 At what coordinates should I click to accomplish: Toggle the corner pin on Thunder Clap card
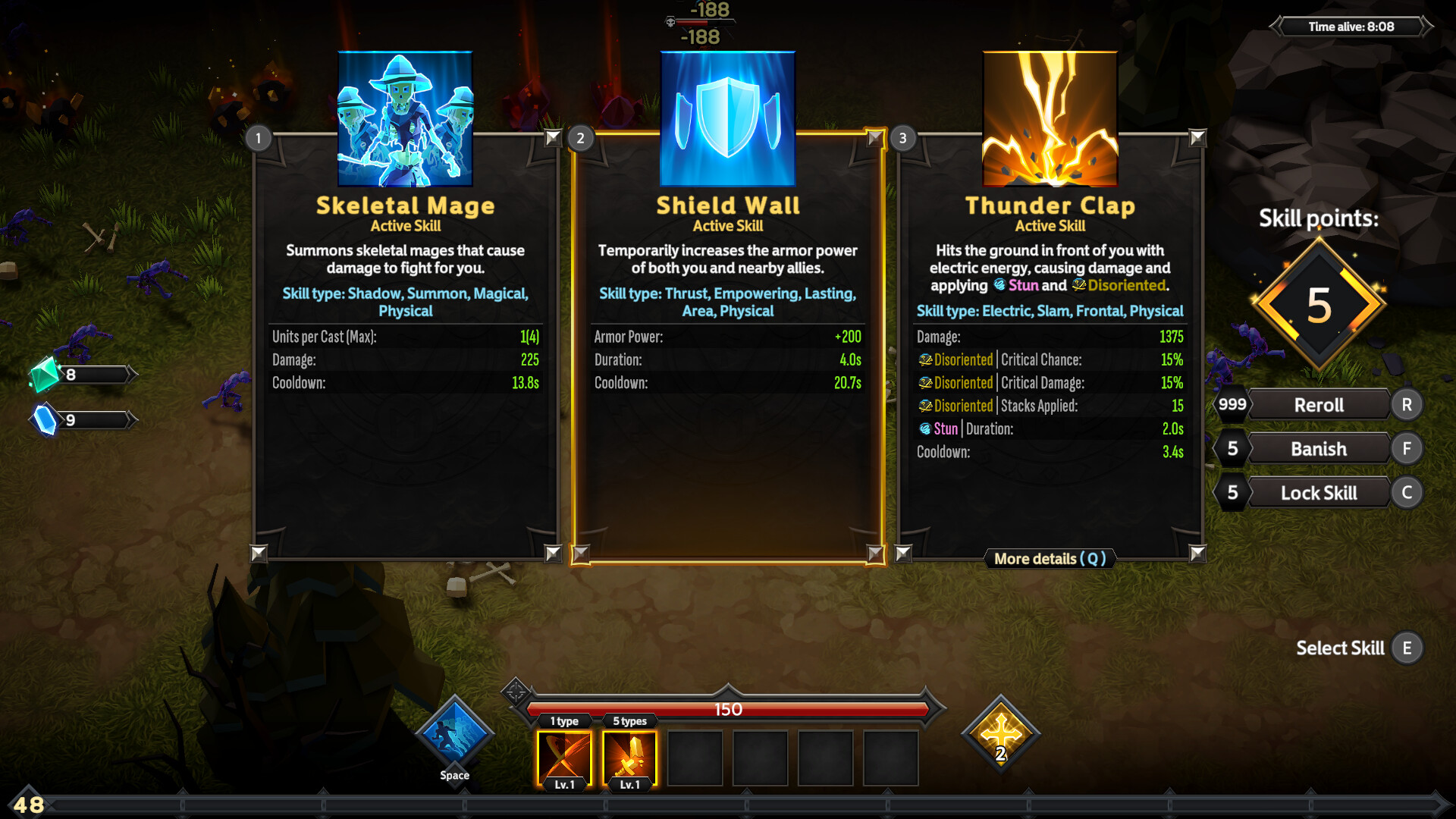1197,139
